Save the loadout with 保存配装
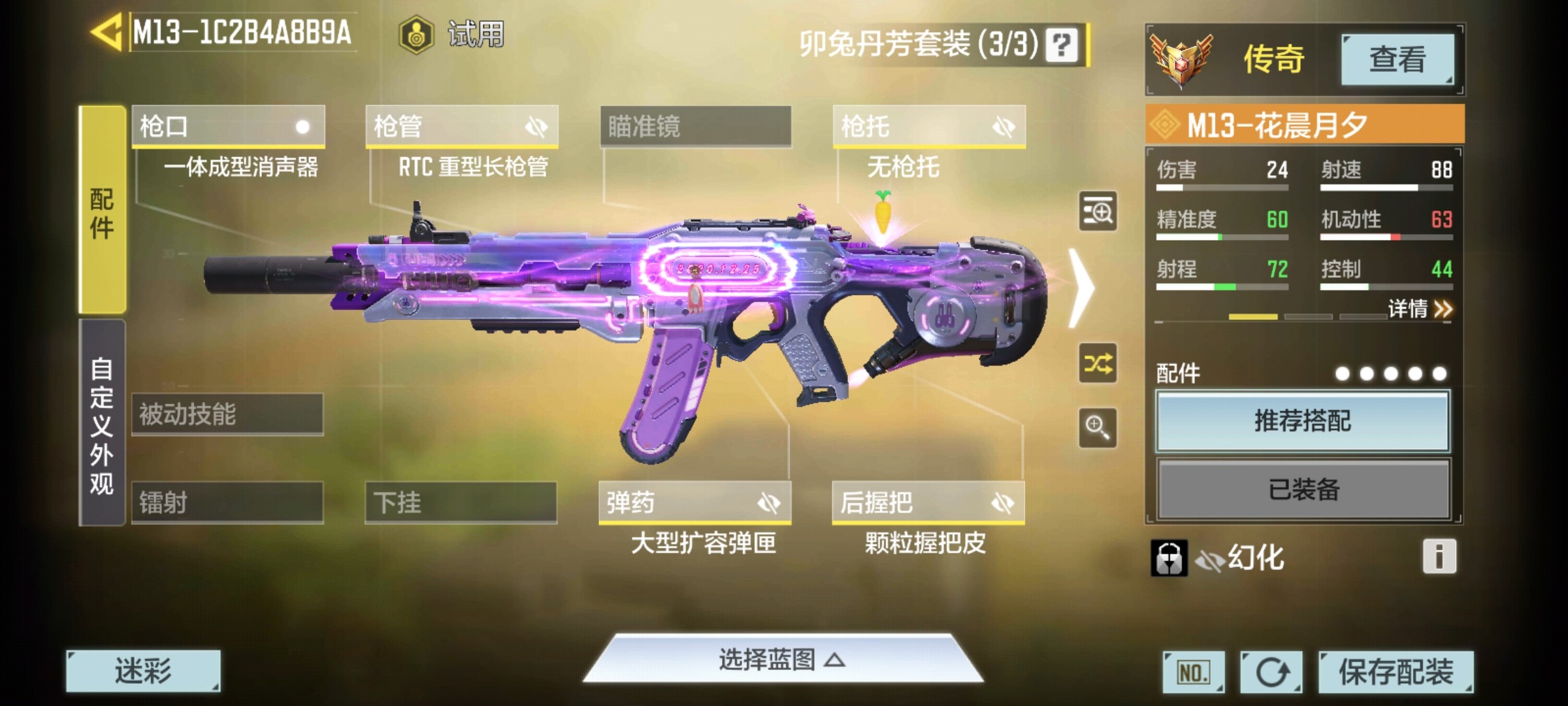Image resolution: width=1568 pixels, height=706 pixels. pyautogui.click(x=1396, y=671)
